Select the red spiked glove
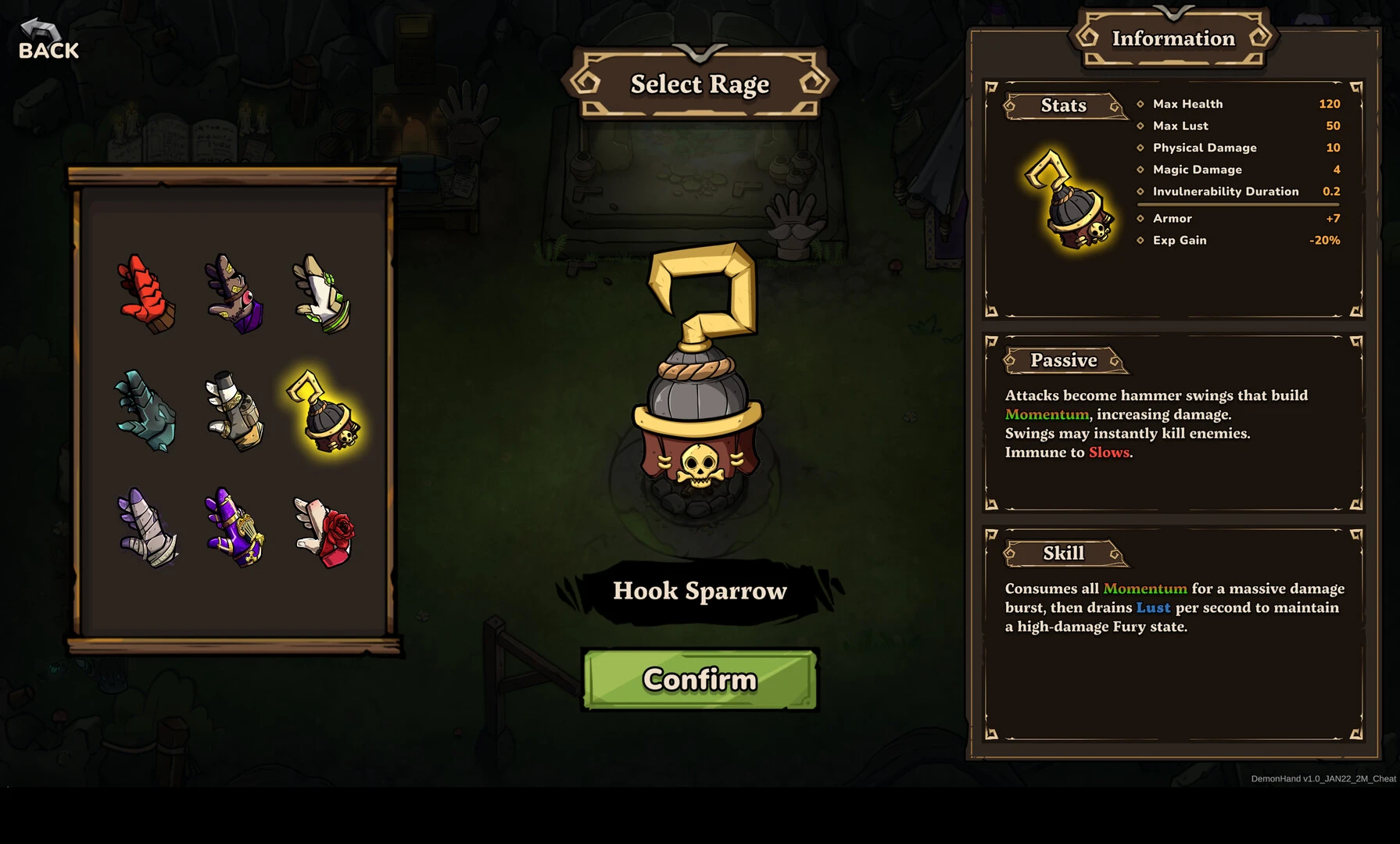This screenshot has width=1400, height=844. [x=146, y=295]
